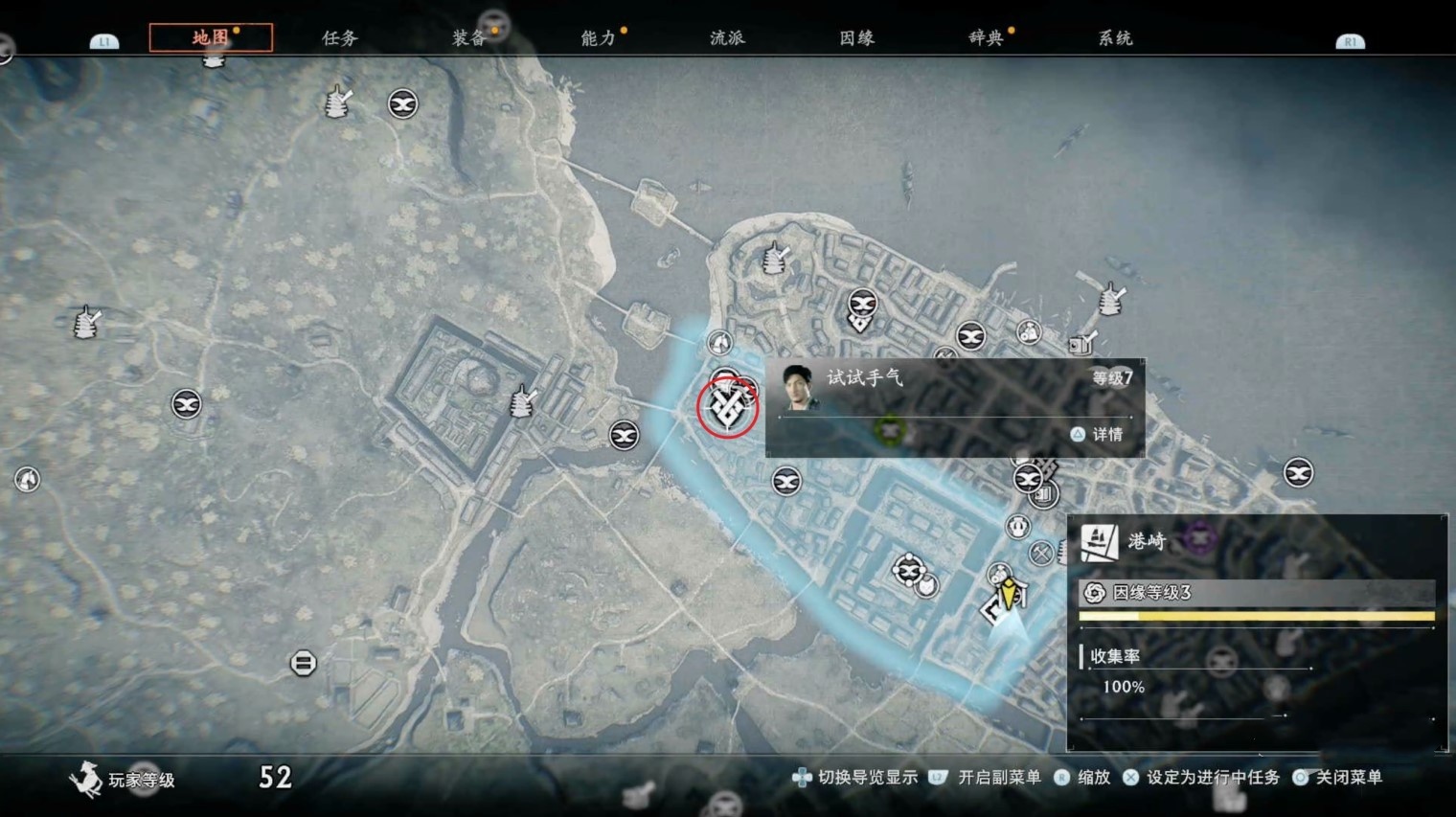Click the pagoda landmark icon near the top coast
Image resolution: width=1456 pixels, height=817 pixels.
[773, 257]
